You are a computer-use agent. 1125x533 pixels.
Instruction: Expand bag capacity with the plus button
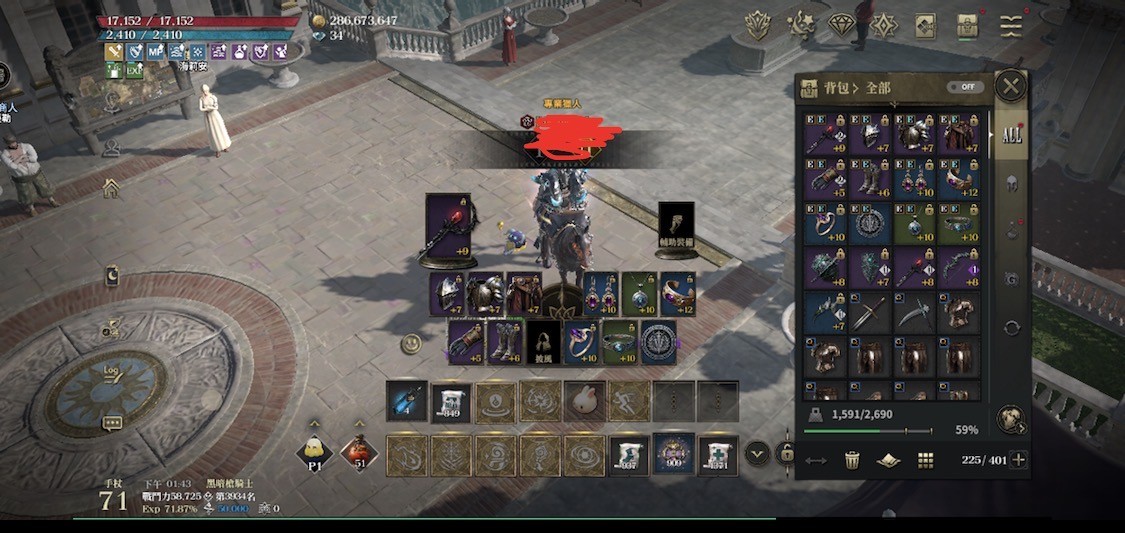1019,460
